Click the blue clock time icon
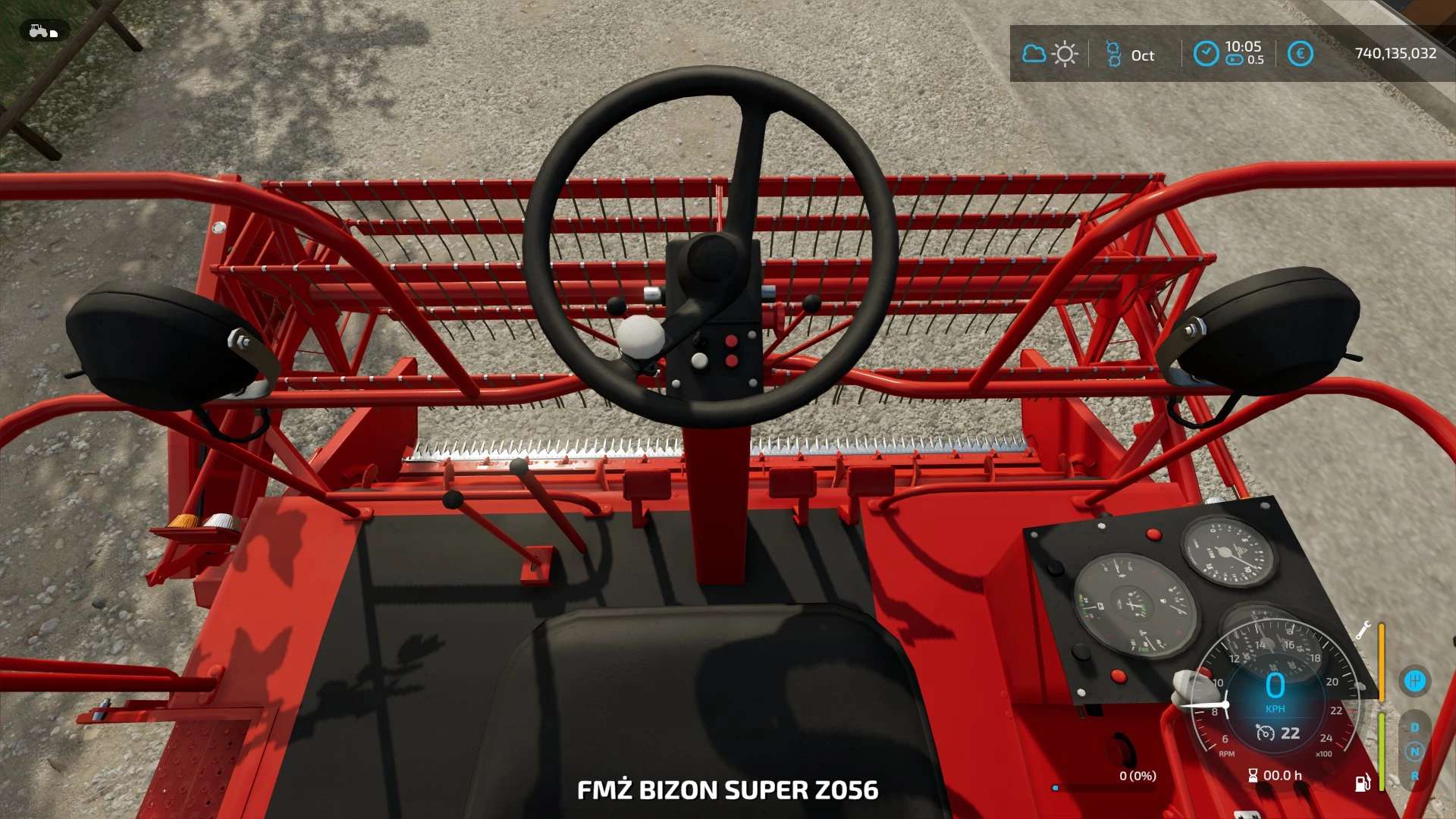1456x819 pixels. click(1206, 54)
